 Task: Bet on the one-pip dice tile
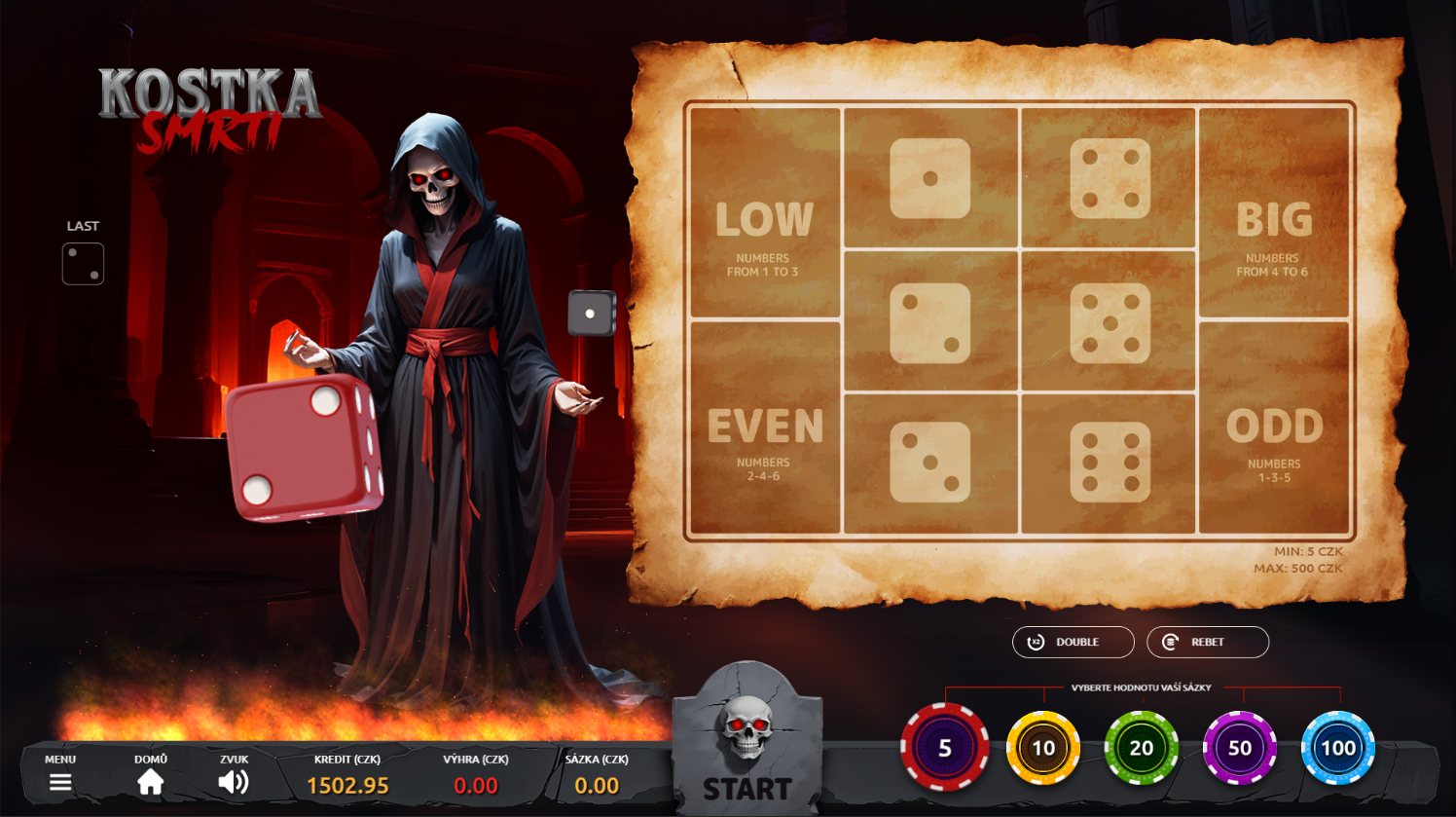[930, 178]
